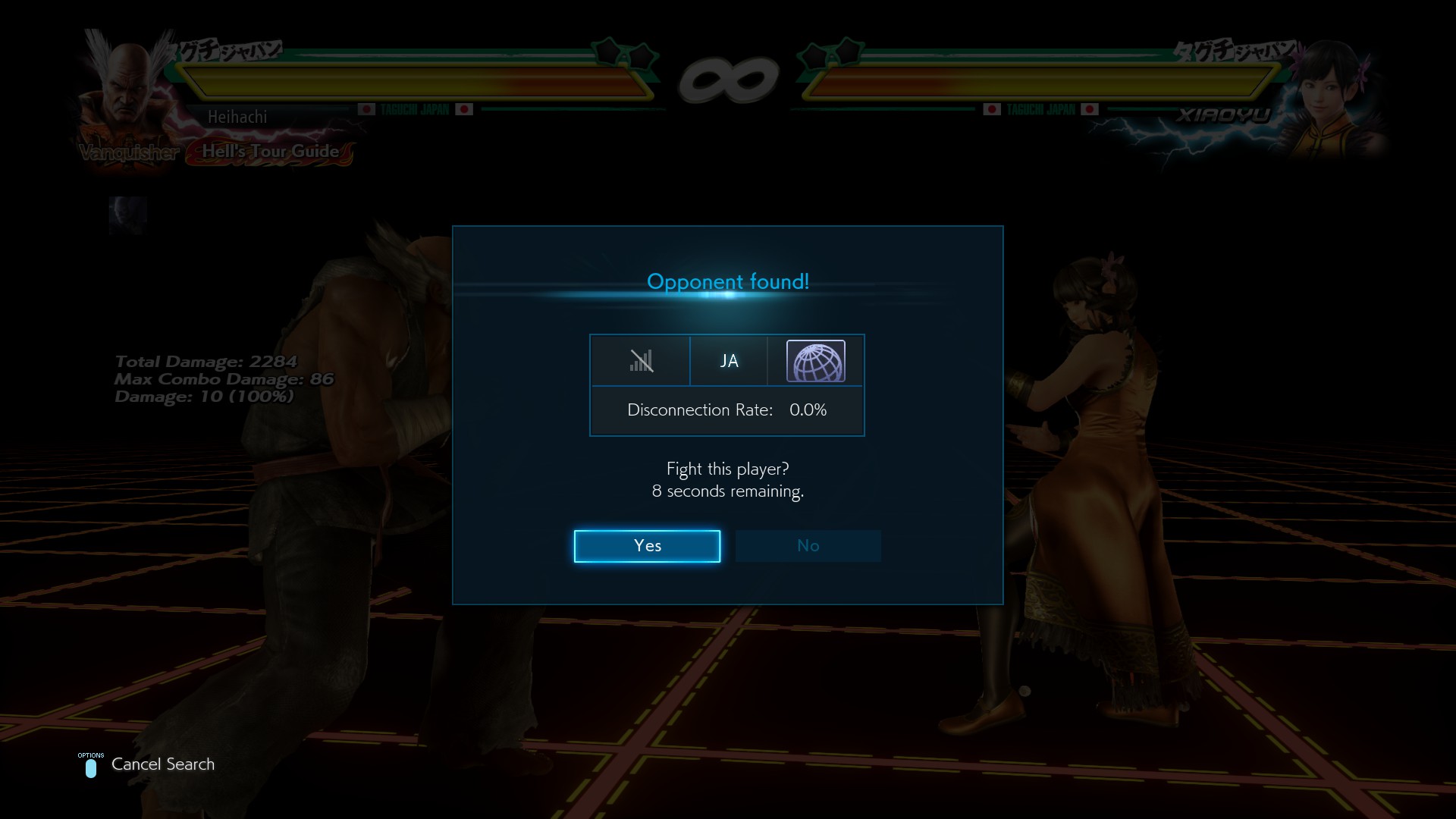Click the small Heihachi loading thumbnail

click(127, 216)
